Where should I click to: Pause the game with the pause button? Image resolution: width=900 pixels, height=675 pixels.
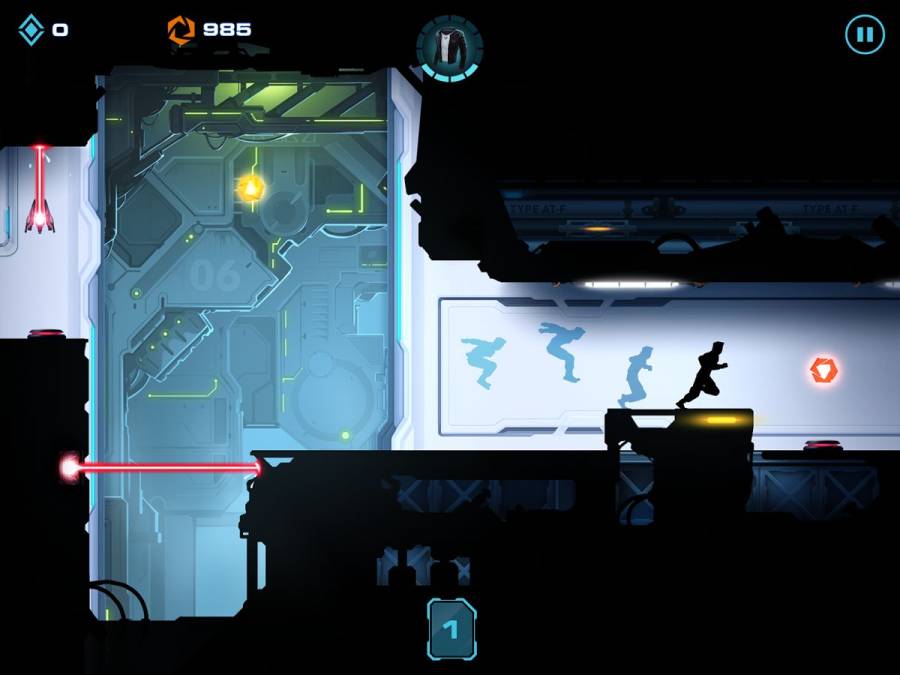pyautogui.click(x=865, y=35)
